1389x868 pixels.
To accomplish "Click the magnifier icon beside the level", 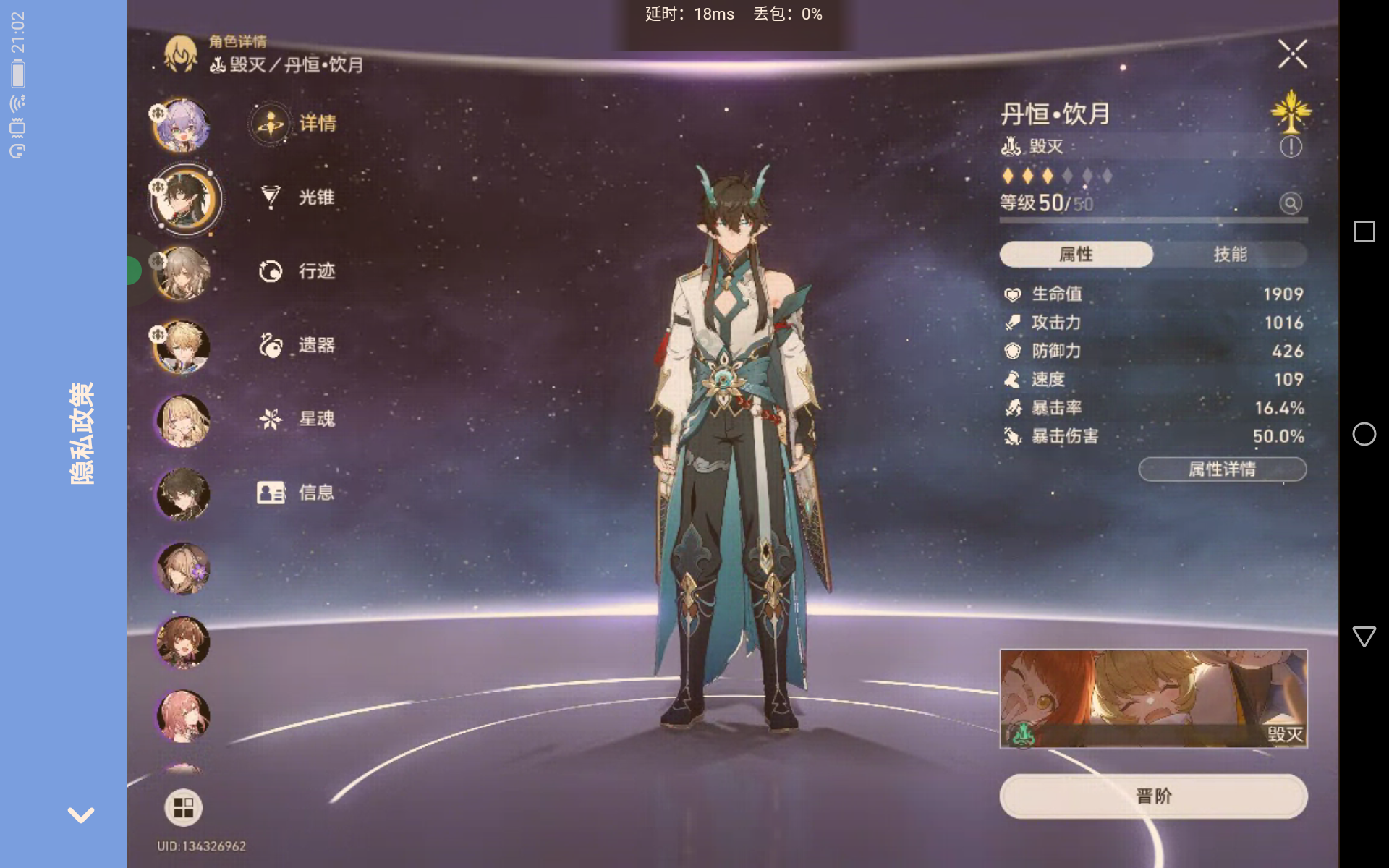I will click(1291, 203).
